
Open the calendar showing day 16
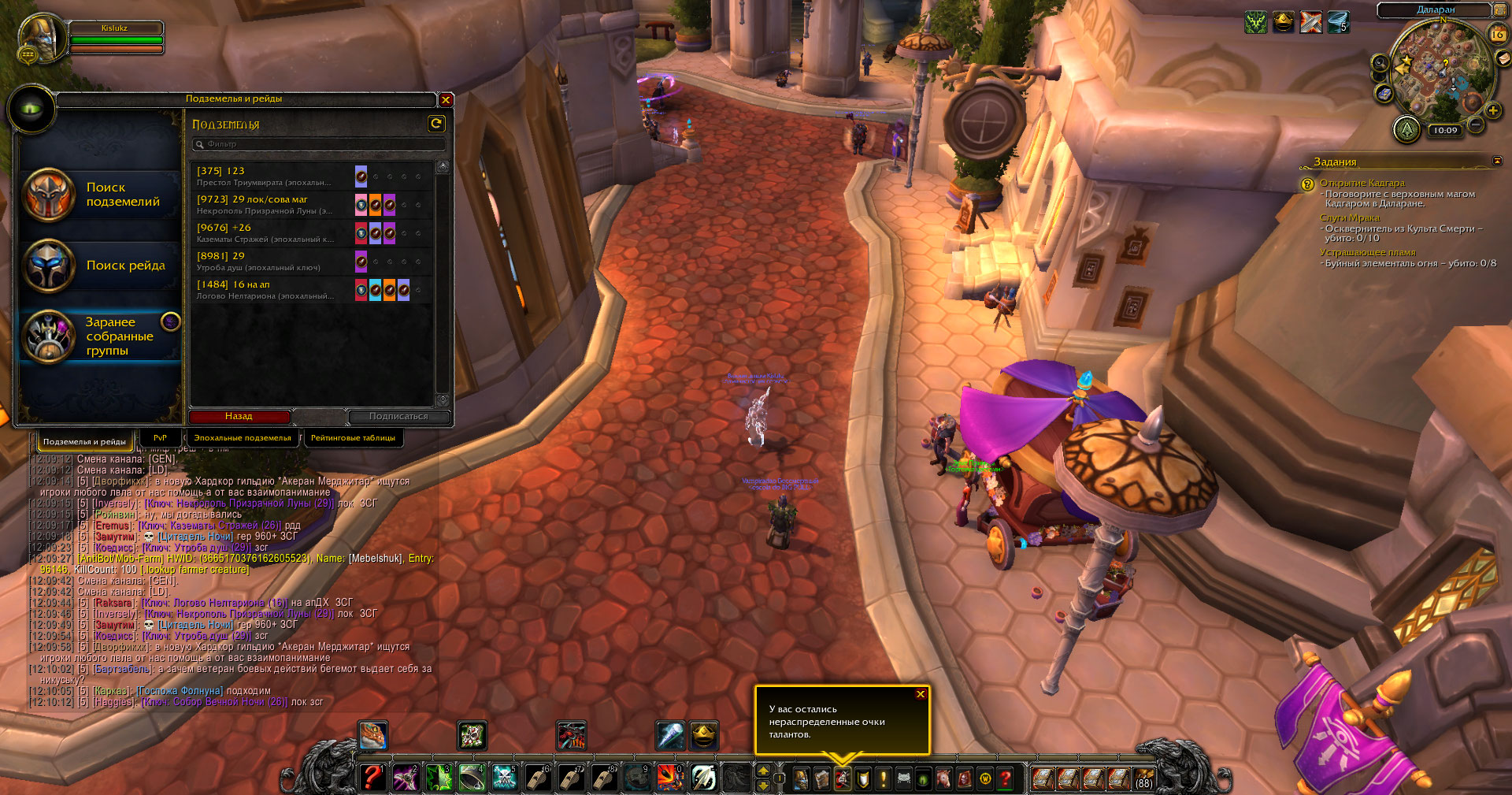(x=1497, y=35)
